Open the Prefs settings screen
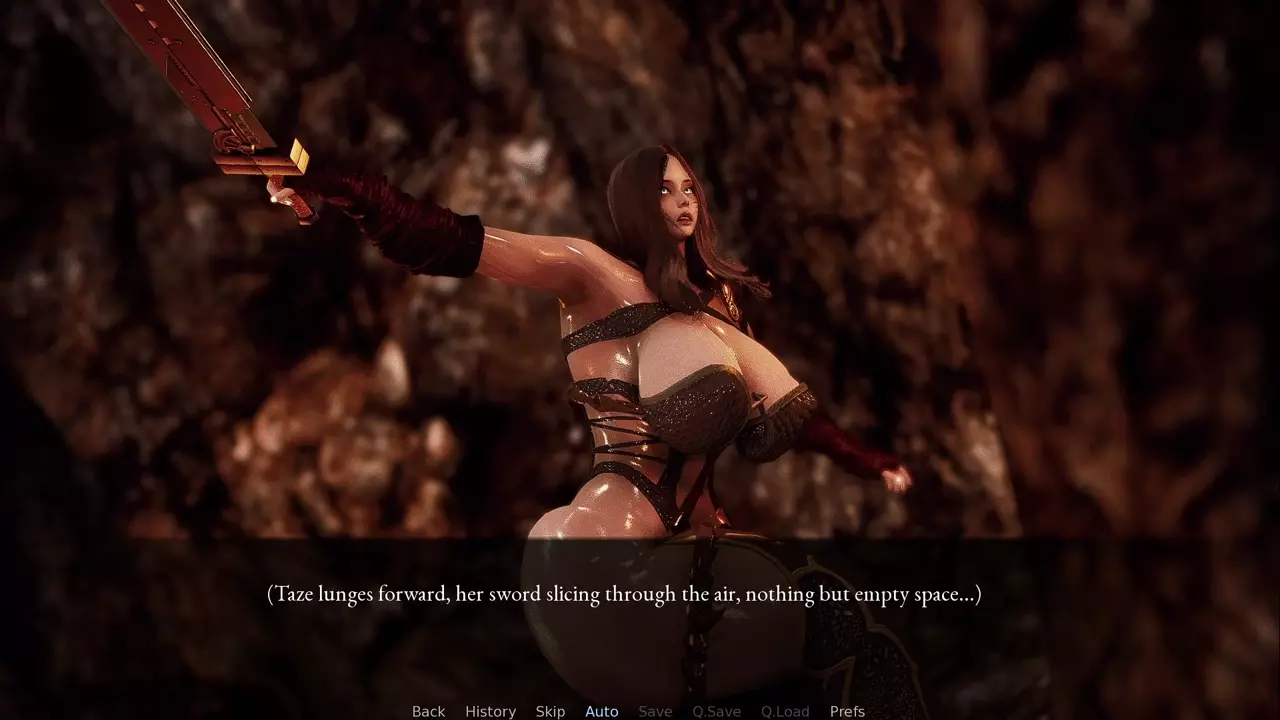The height and width of the screenshot is (720, 1280). pyautogui.click(x=847, y=711)
